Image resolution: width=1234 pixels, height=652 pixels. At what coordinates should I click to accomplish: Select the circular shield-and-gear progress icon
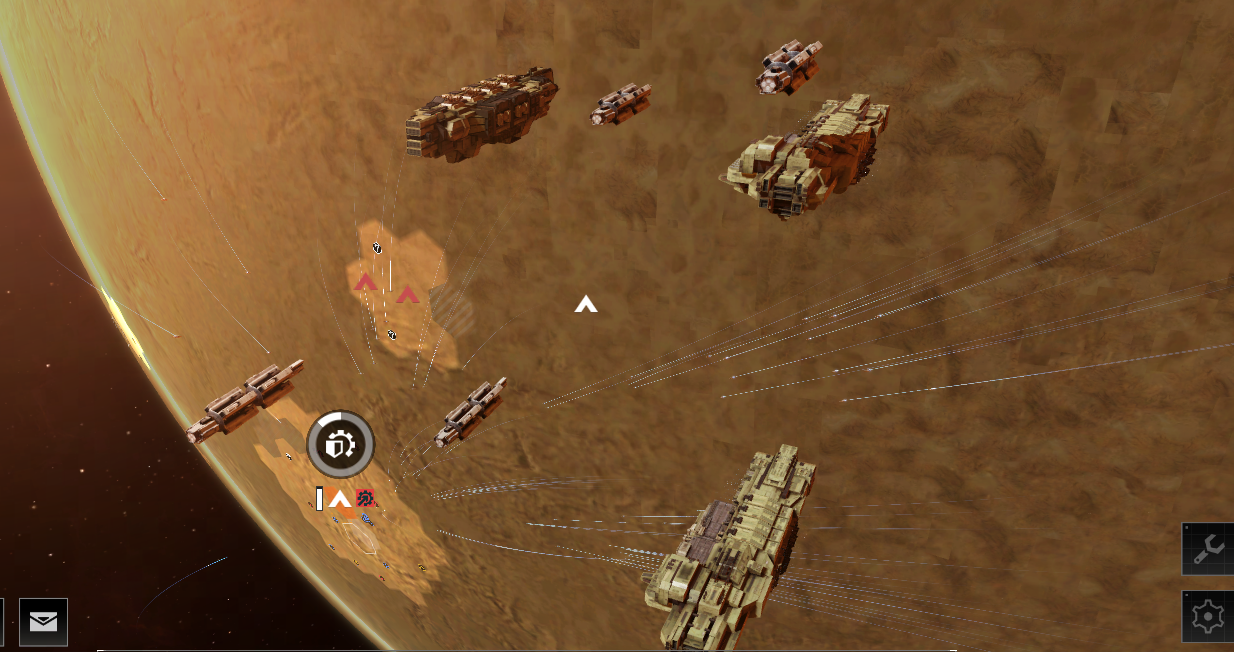pyautogui.click(x=340, y=444)
